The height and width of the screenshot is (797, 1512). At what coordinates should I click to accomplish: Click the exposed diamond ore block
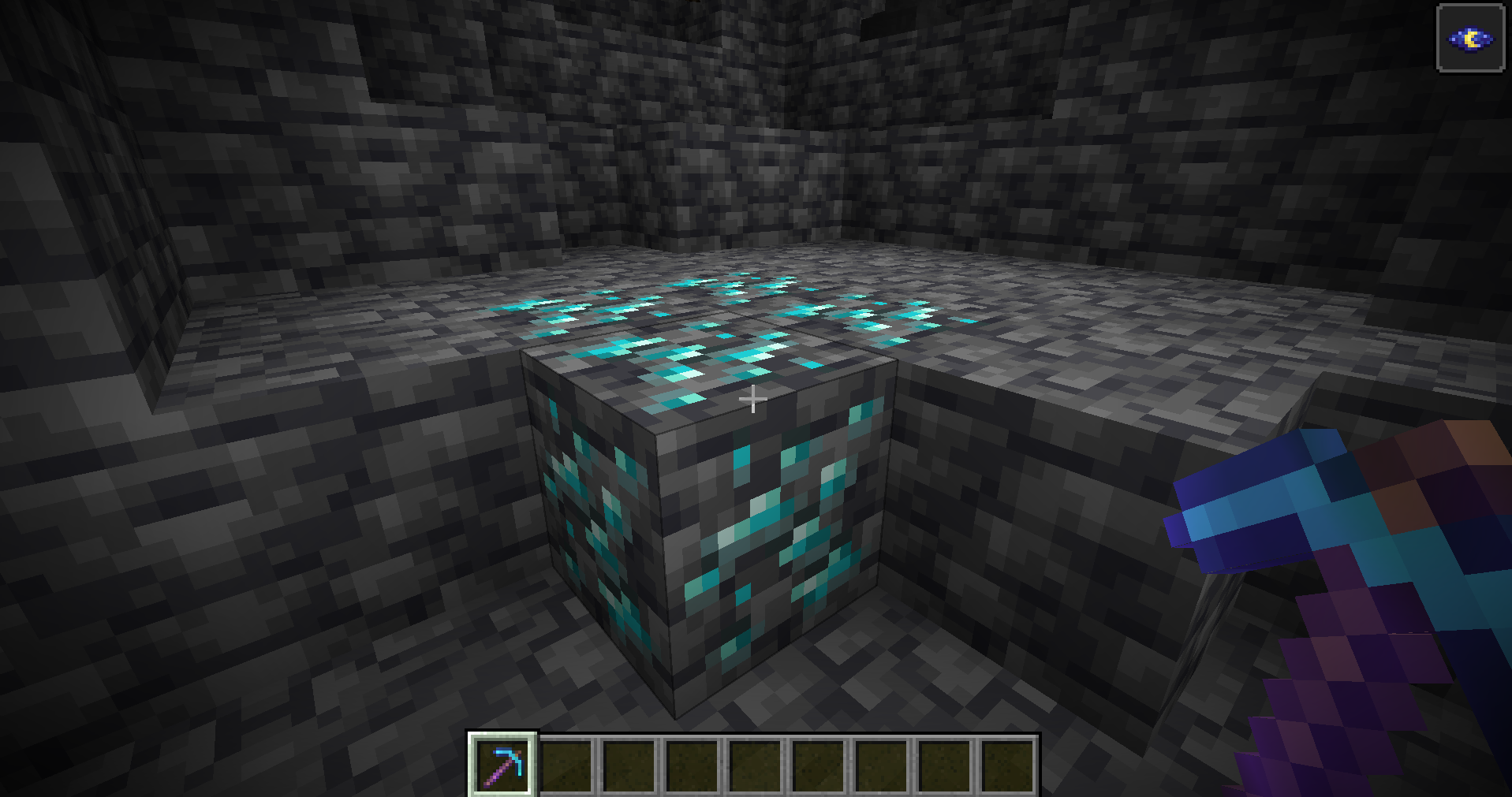coord(710,512)
